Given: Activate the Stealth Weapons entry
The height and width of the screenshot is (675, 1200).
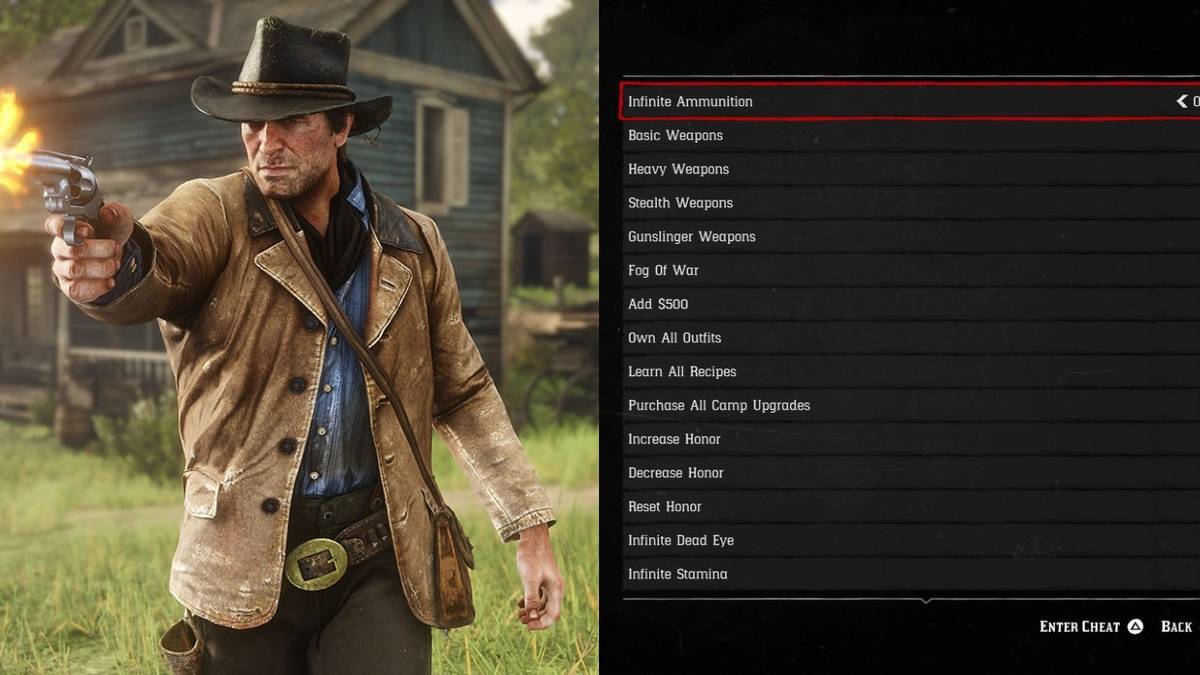Looking at the screenshot, I should click(x=680, y=203).
